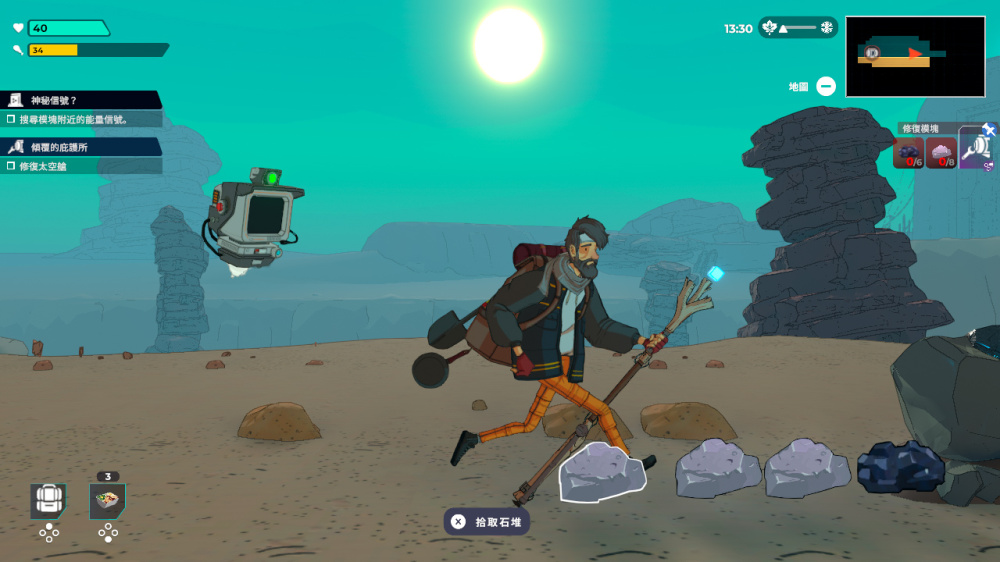Click the dark ore requirement icon
Image resolution: width=1000 pixels, height=562 pixels.
click(908, 153)
